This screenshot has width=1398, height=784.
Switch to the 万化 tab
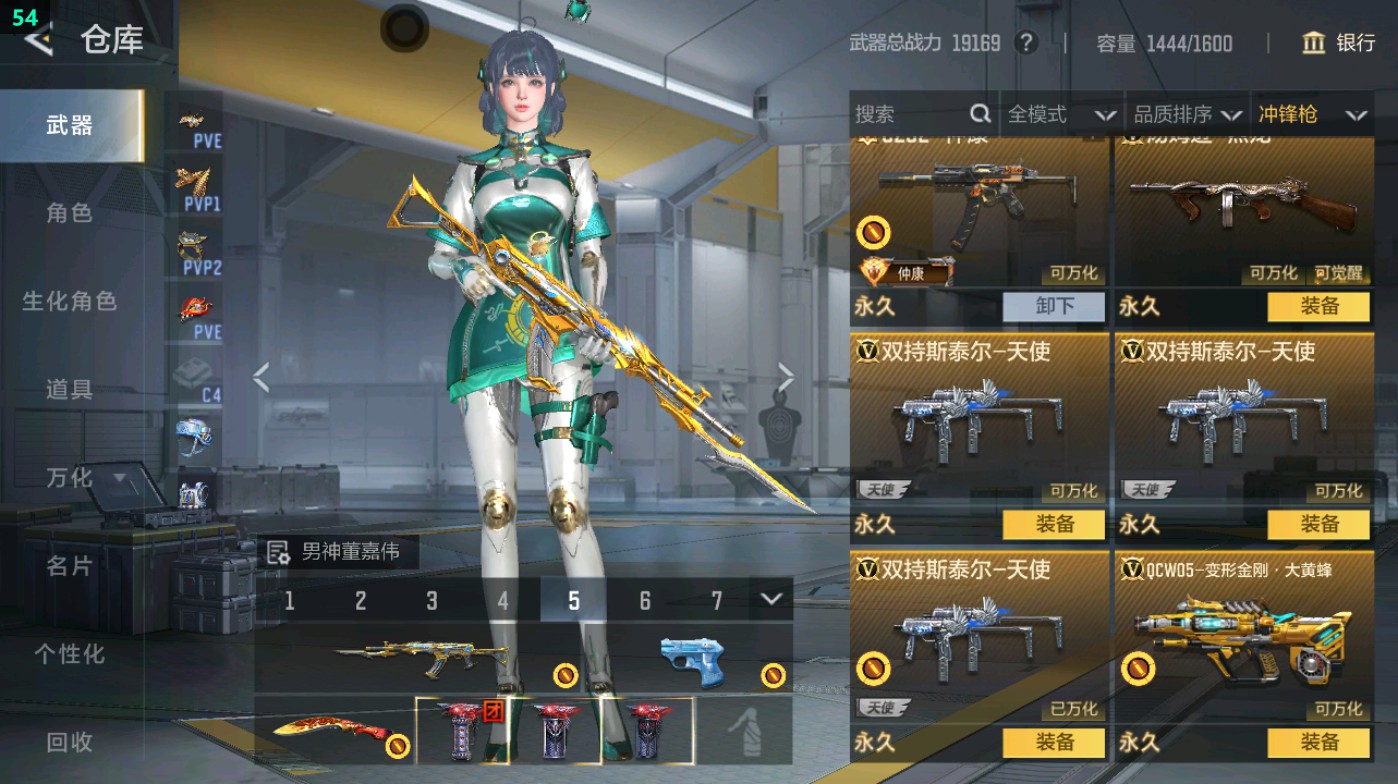tap(70, 478)
